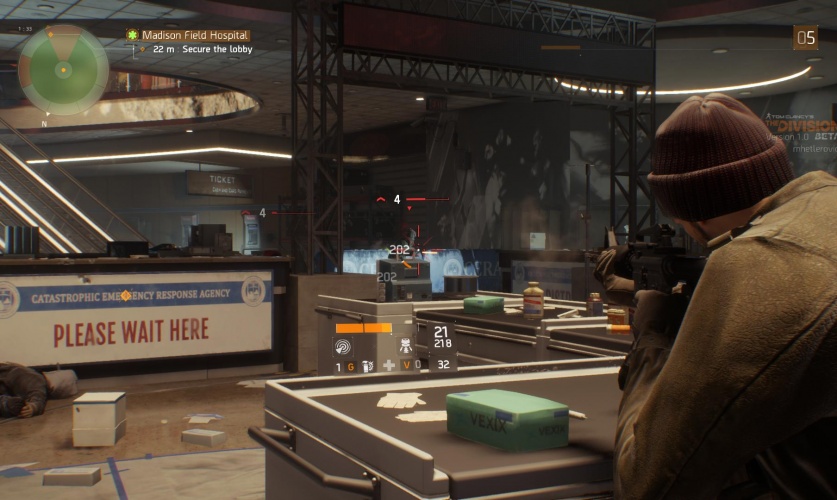Activate the turret skill icon
Image resolution: width=837 pixels, height=500 pixels.
pos(407,346)
